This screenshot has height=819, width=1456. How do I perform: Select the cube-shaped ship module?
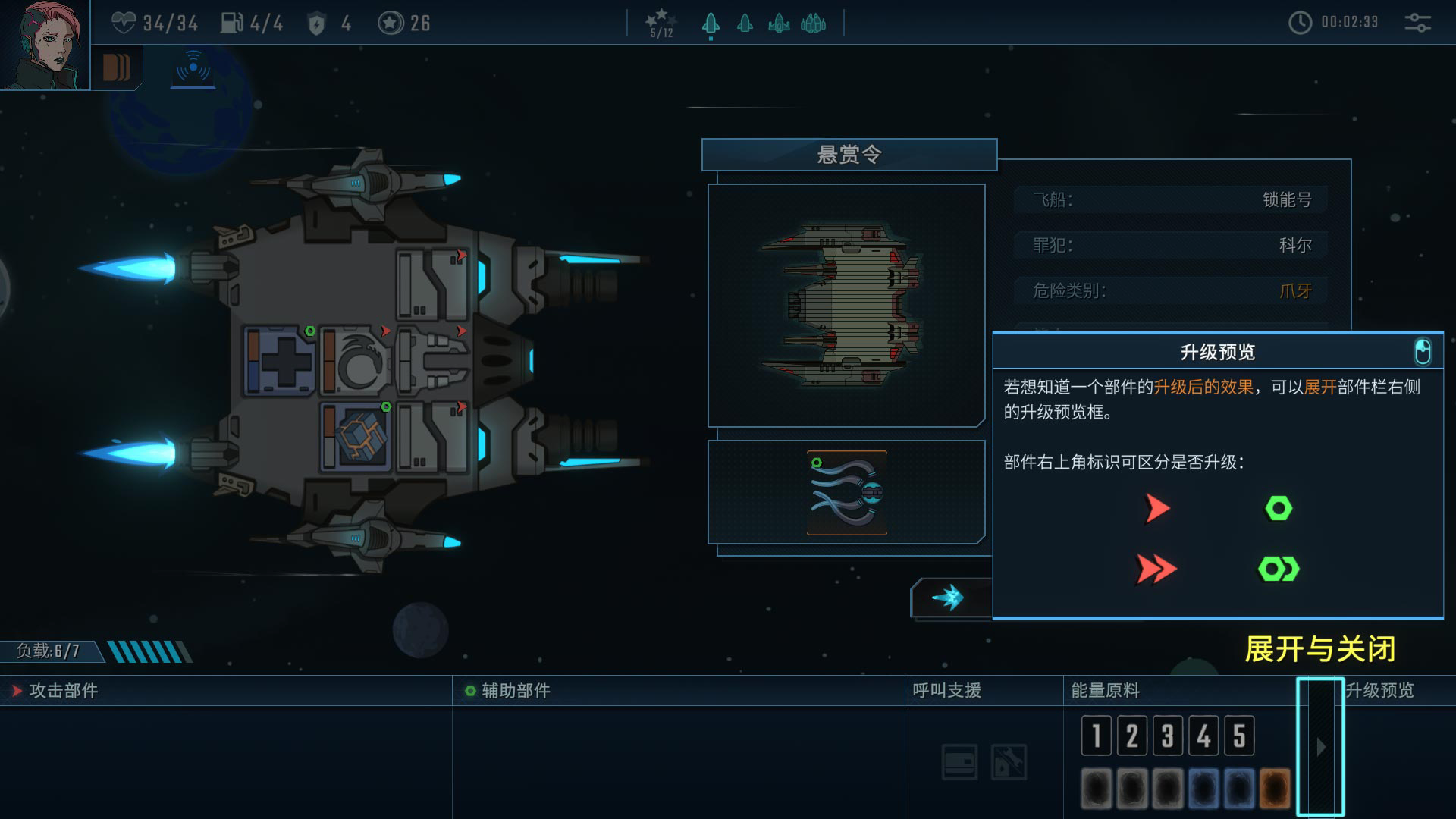356,438
